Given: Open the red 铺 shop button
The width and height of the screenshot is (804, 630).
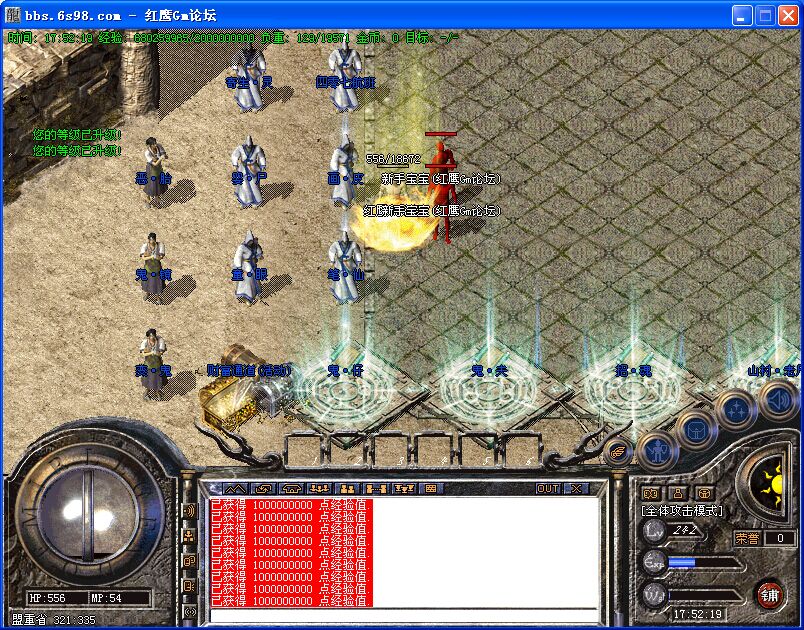Looking at the screenshot, I should [x=769, y=593].
